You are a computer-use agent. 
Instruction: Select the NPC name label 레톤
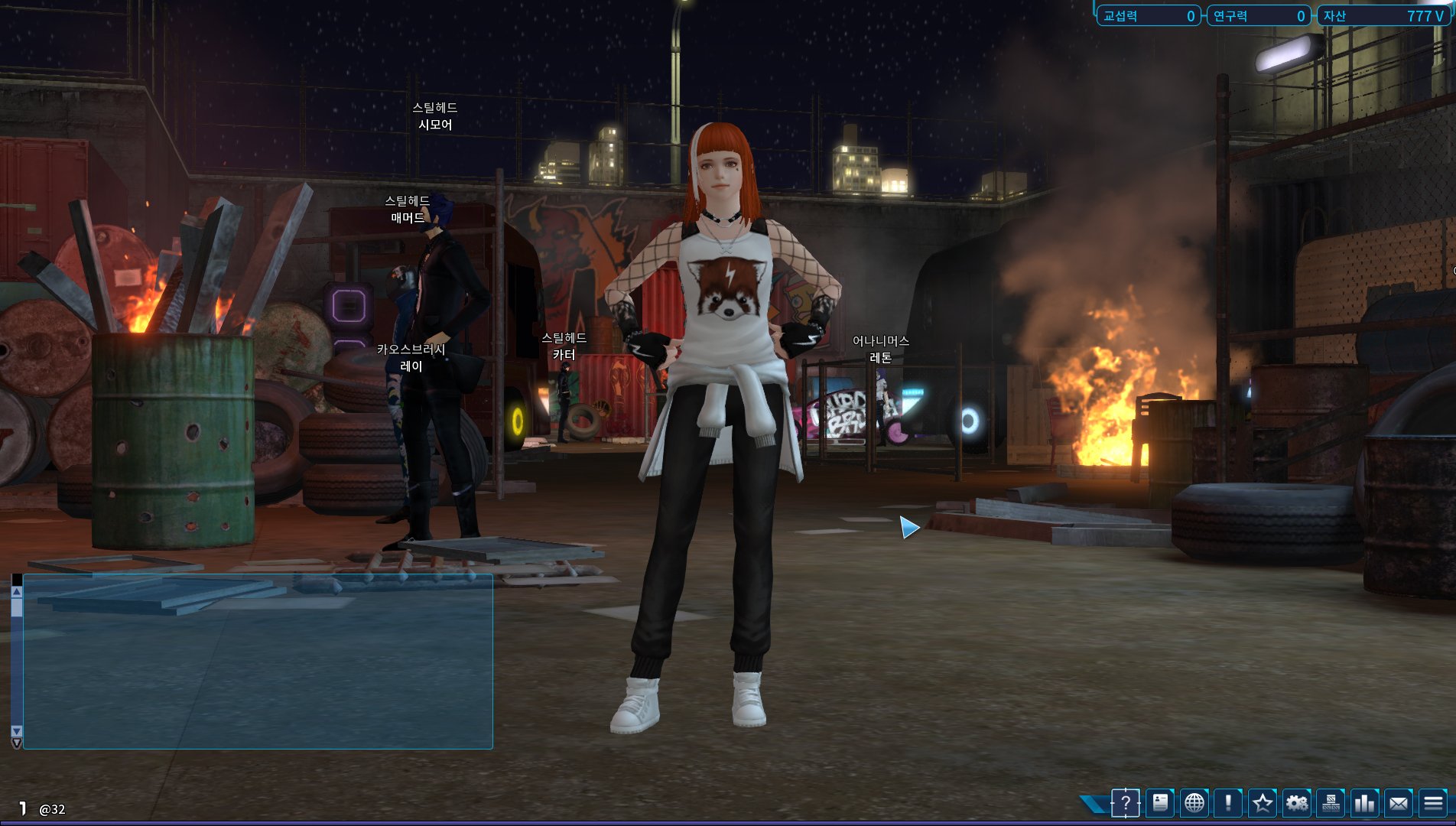[881, 358]
